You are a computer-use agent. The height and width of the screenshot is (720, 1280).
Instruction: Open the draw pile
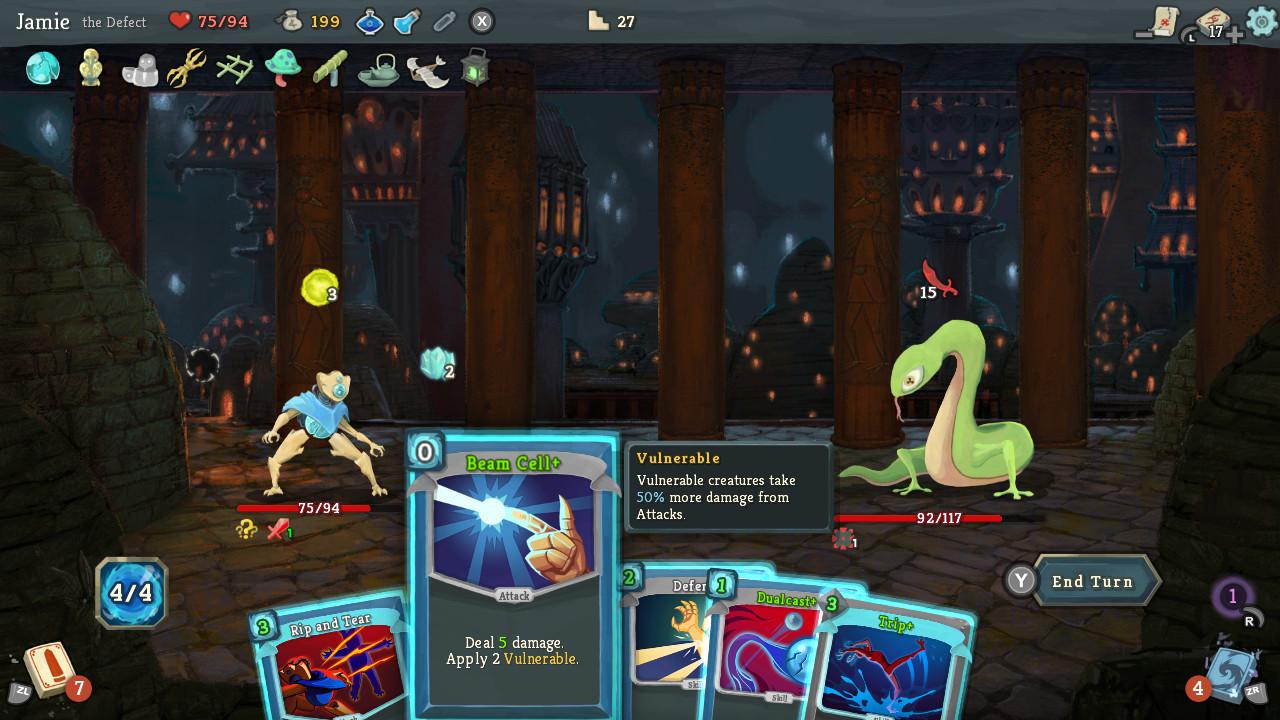coord(48,668)
